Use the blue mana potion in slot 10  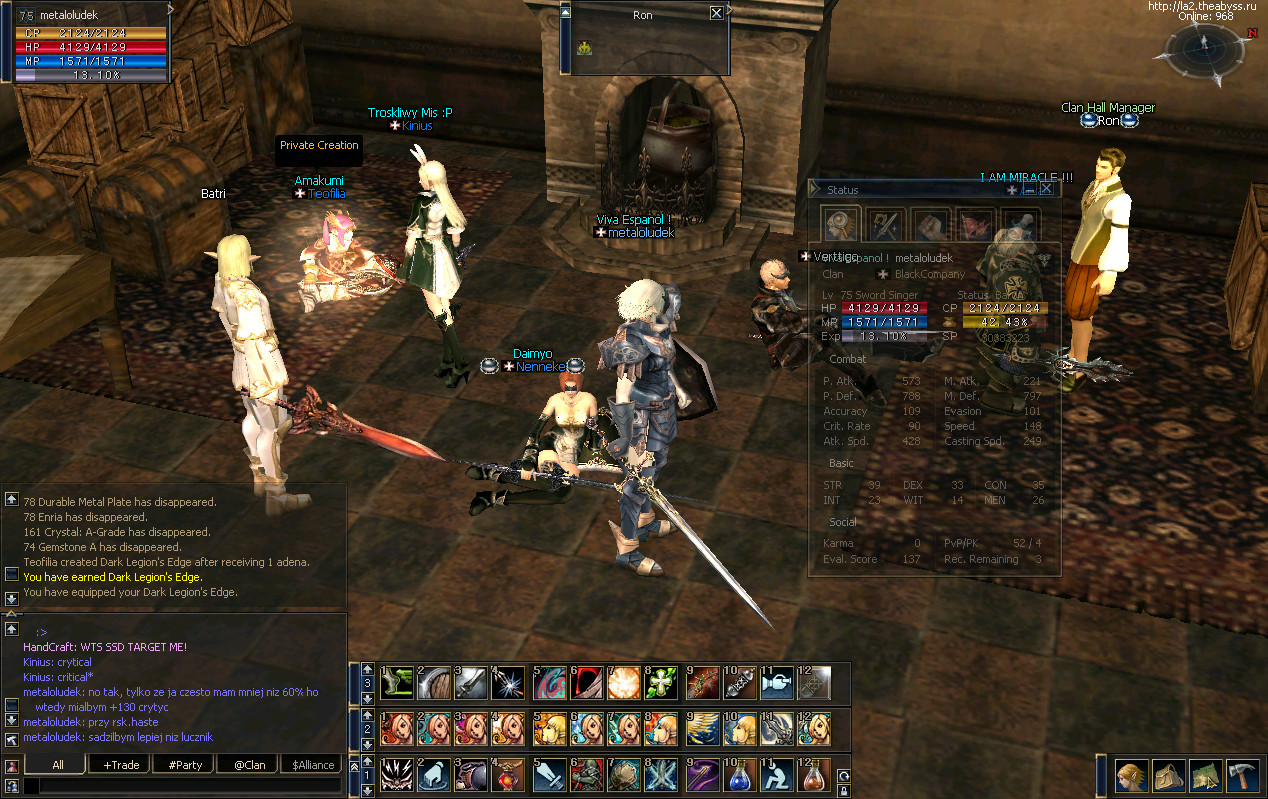(740, 775)
